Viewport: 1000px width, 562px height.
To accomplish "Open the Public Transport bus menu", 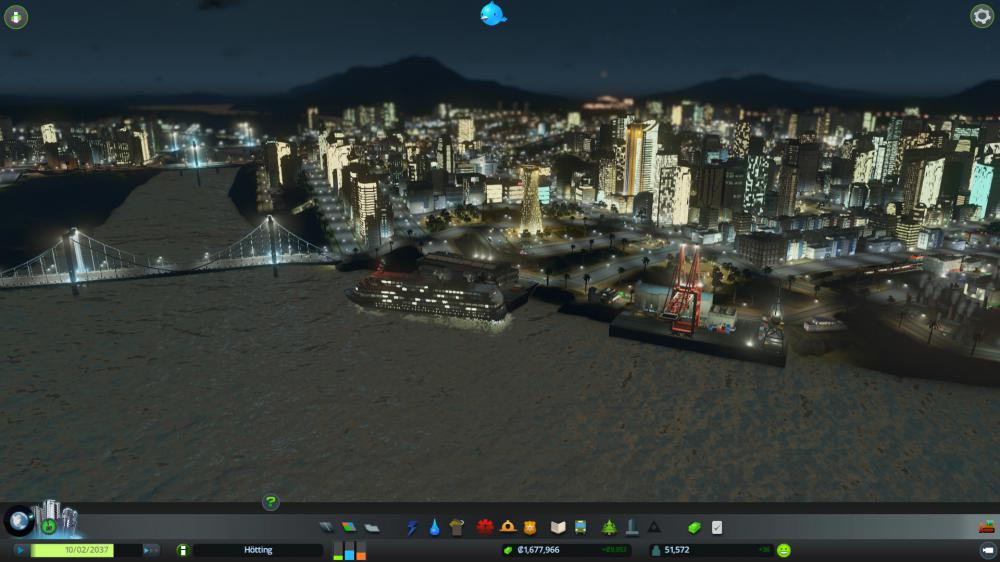I will point(580,527).
